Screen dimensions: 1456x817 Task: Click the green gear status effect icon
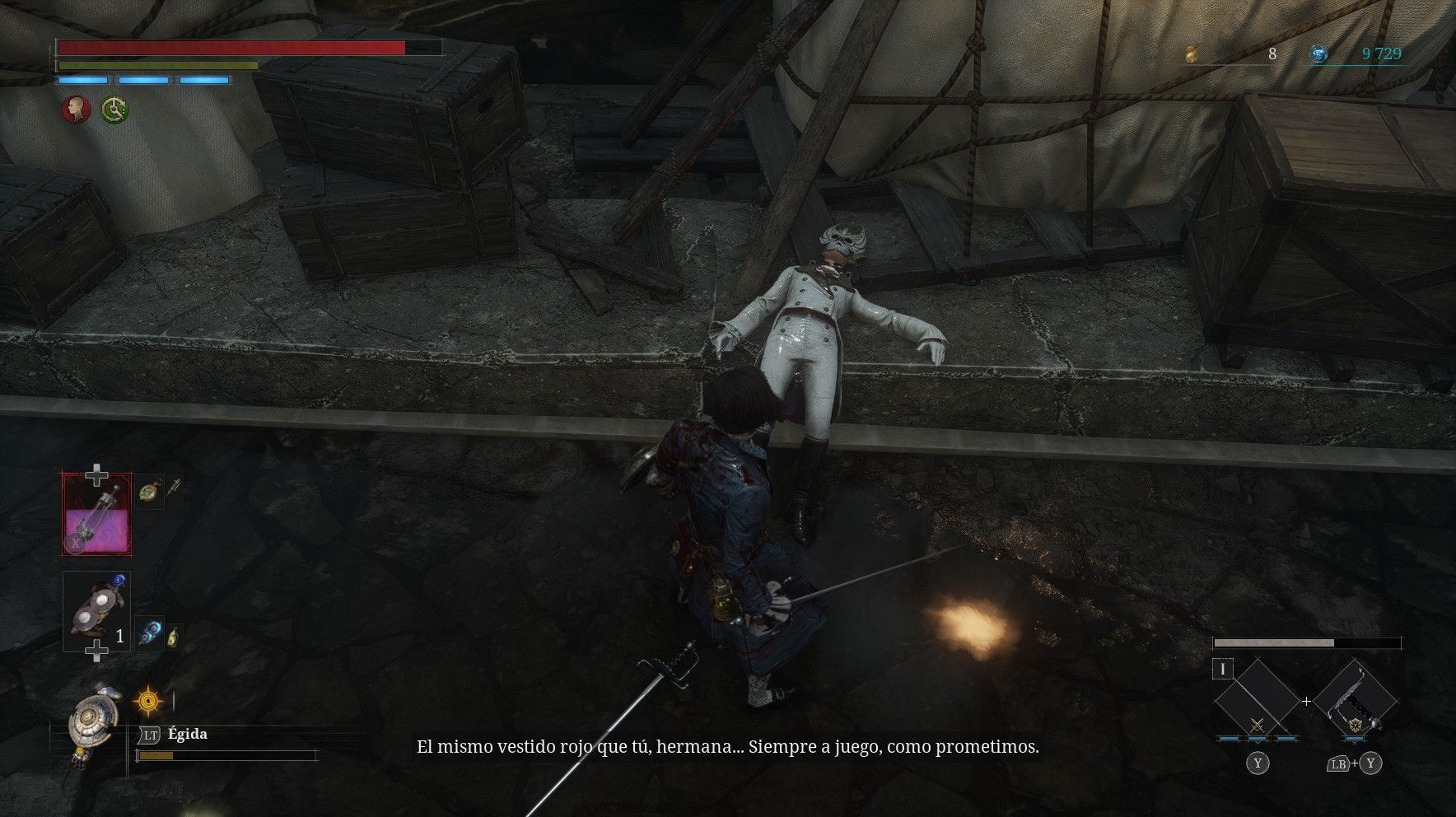coord(114,110)
